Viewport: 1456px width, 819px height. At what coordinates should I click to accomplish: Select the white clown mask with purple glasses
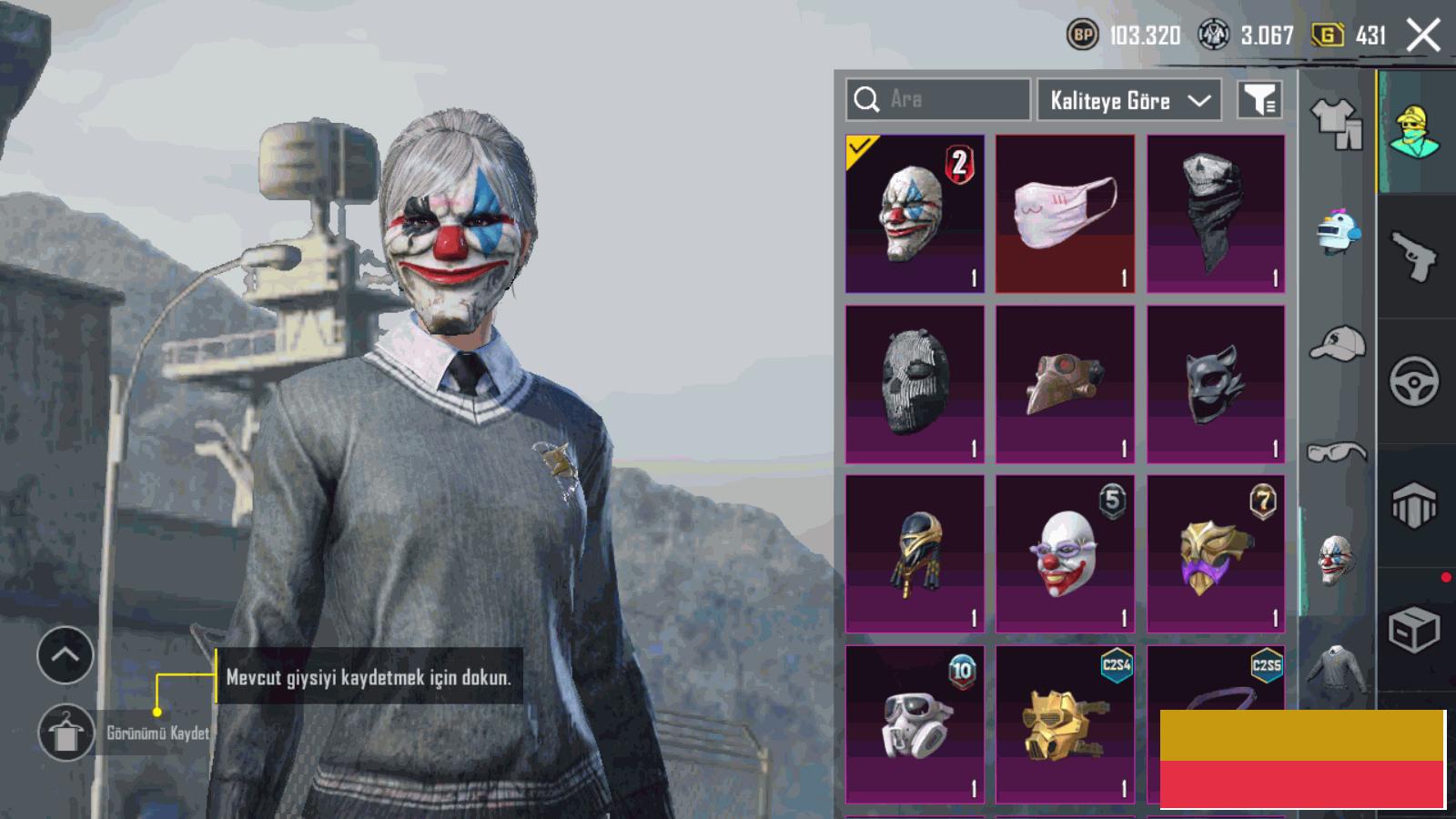pos(1065,553)
